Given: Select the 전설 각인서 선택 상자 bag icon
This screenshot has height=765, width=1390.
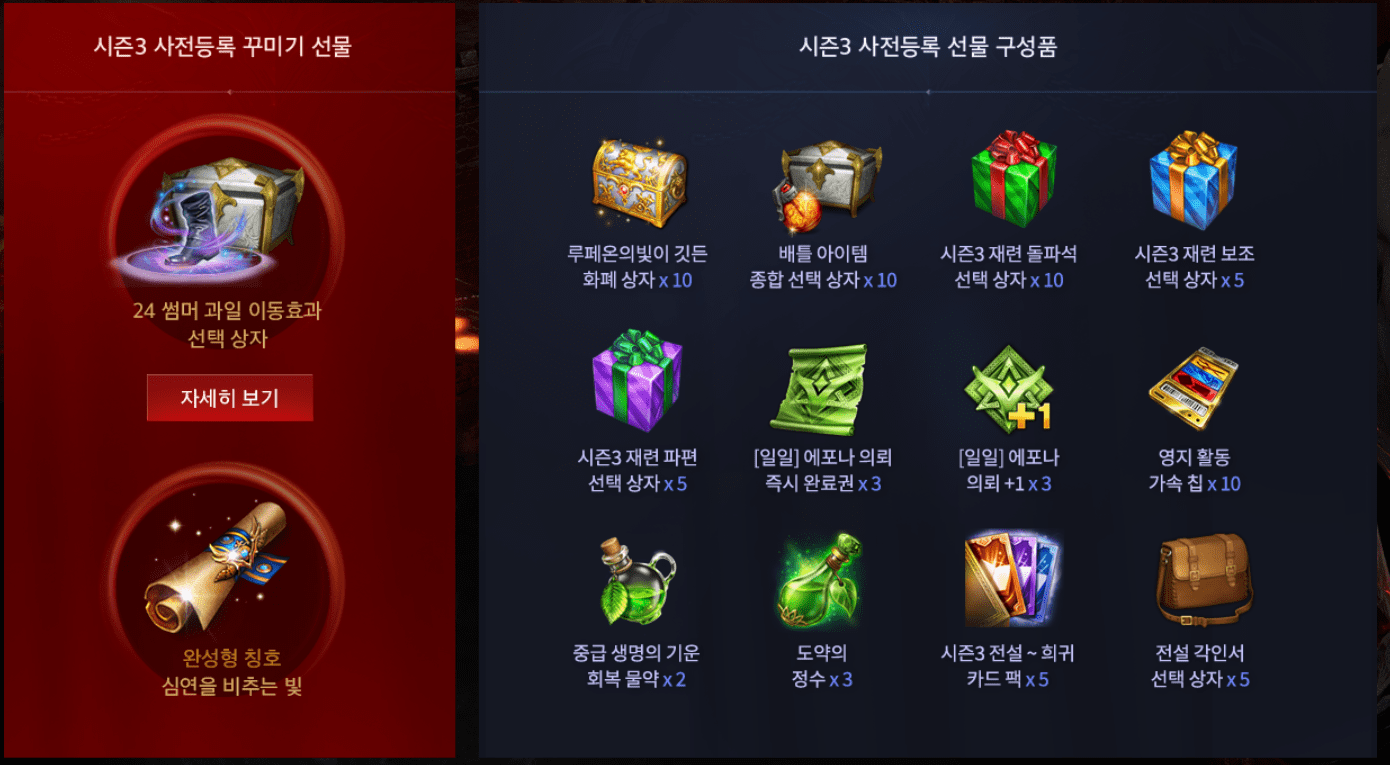Looking at the screenshot, I should (1196, 582).
